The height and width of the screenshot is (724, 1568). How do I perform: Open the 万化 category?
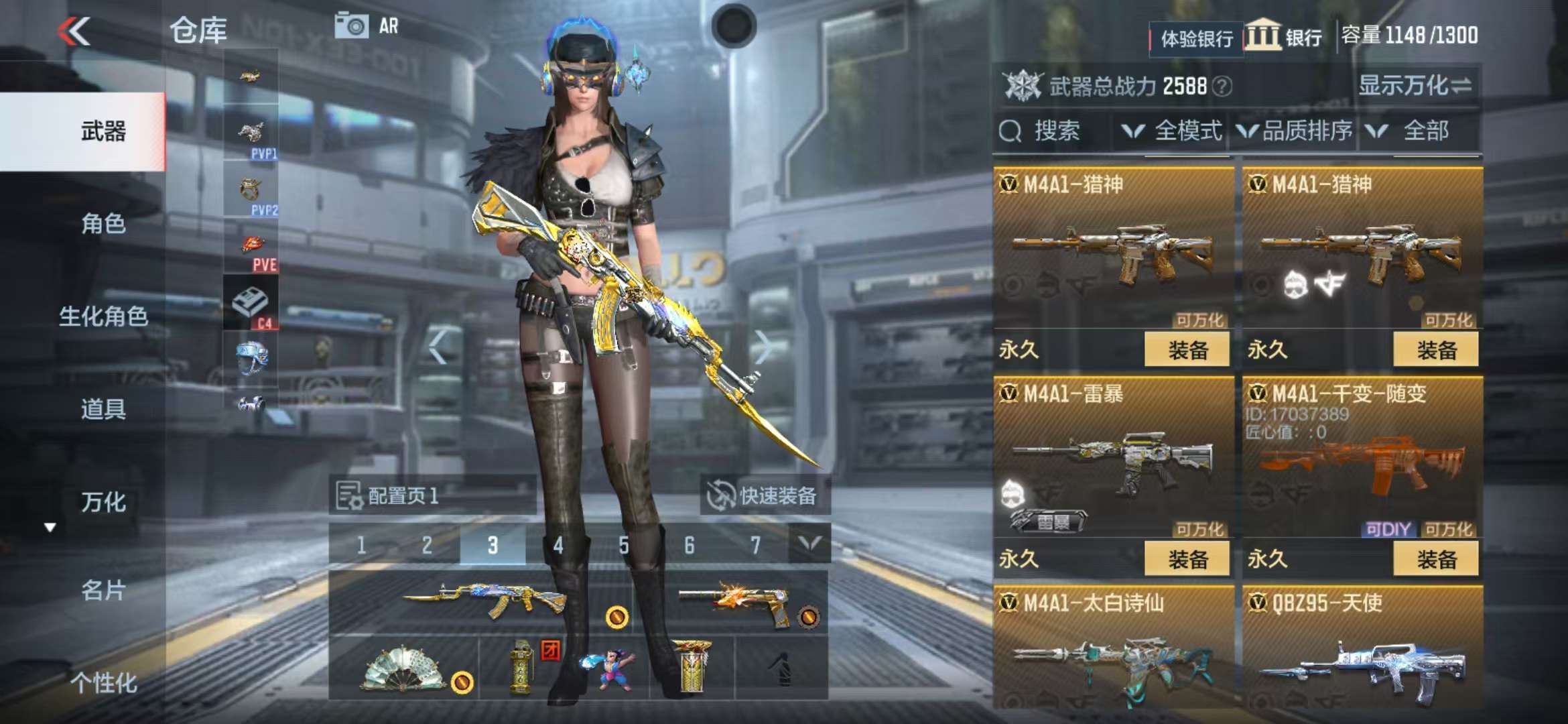tap(103, 501)
